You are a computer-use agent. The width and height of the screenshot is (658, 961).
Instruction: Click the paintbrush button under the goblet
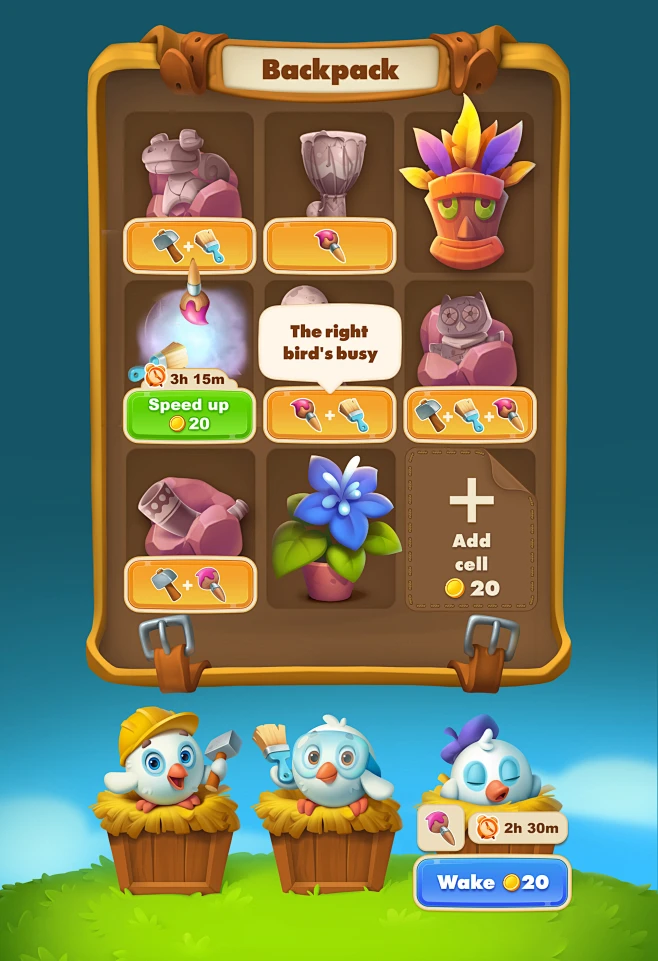click(329, 246)
